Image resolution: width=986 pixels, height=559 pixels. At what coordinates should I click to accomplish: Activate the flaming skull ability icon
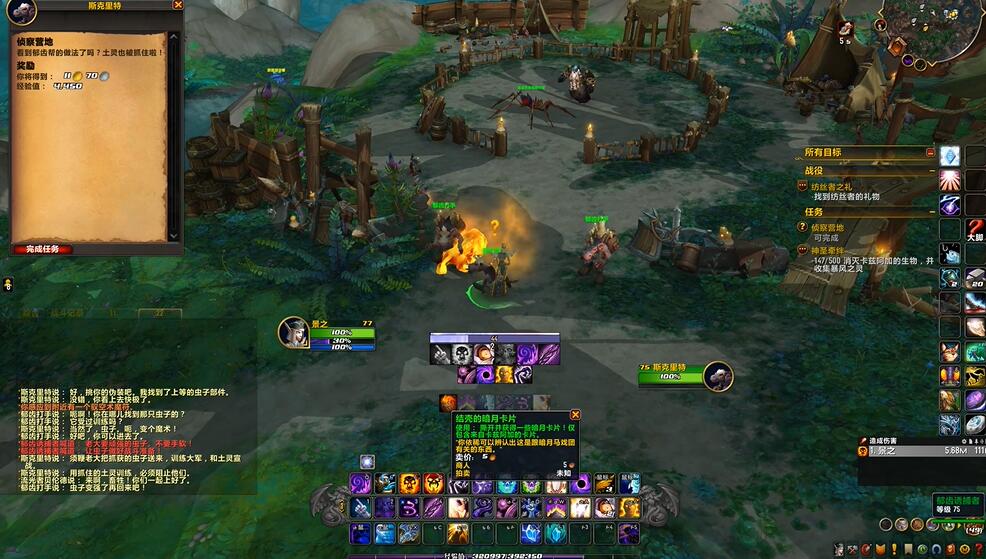409,484
